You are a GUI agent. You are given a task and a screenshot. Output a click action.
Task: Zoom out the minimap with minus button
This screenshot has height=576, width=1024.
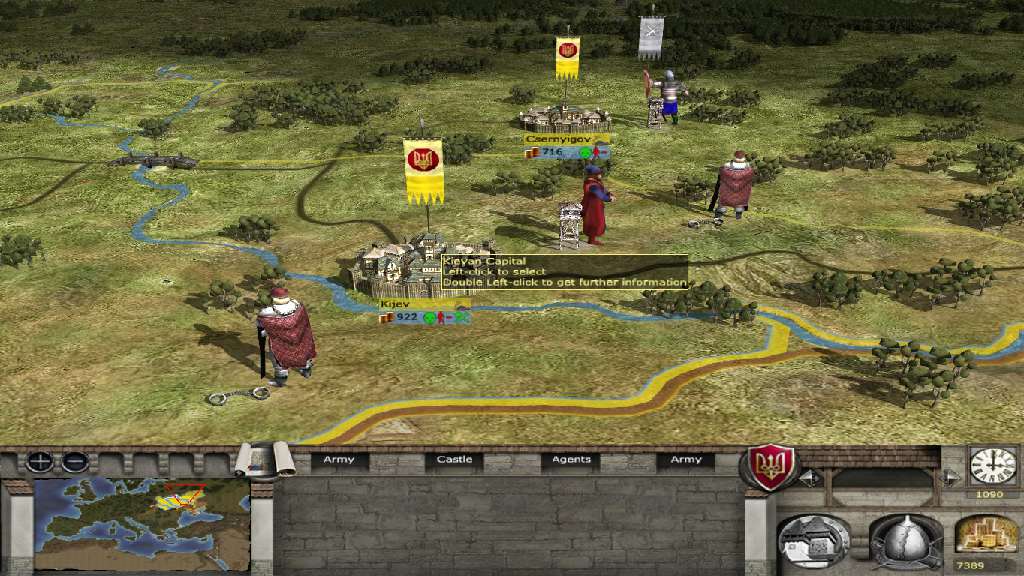[74, 462]
